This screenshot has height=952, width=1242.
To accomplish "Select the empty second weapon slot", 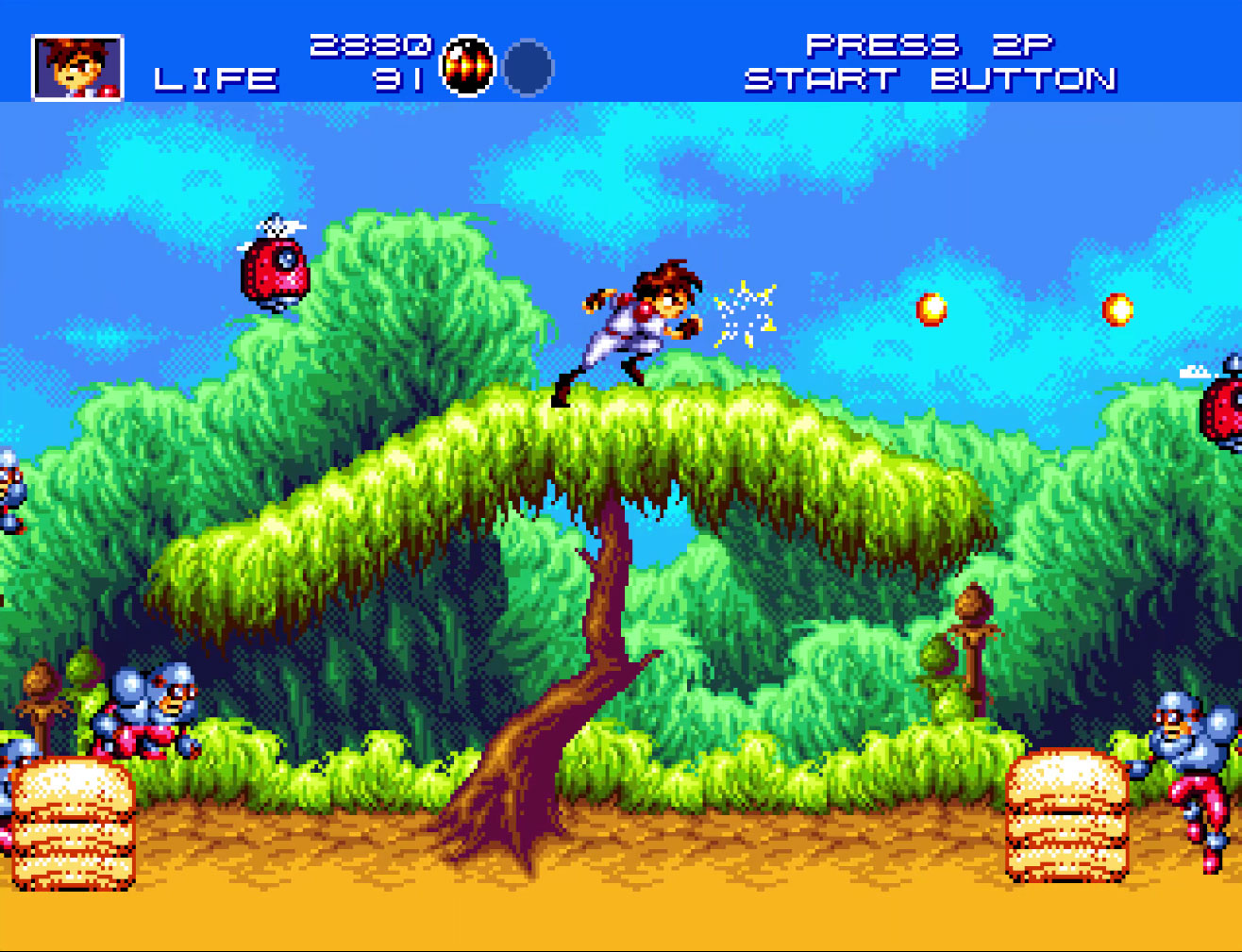I will (x=528, y=68).
